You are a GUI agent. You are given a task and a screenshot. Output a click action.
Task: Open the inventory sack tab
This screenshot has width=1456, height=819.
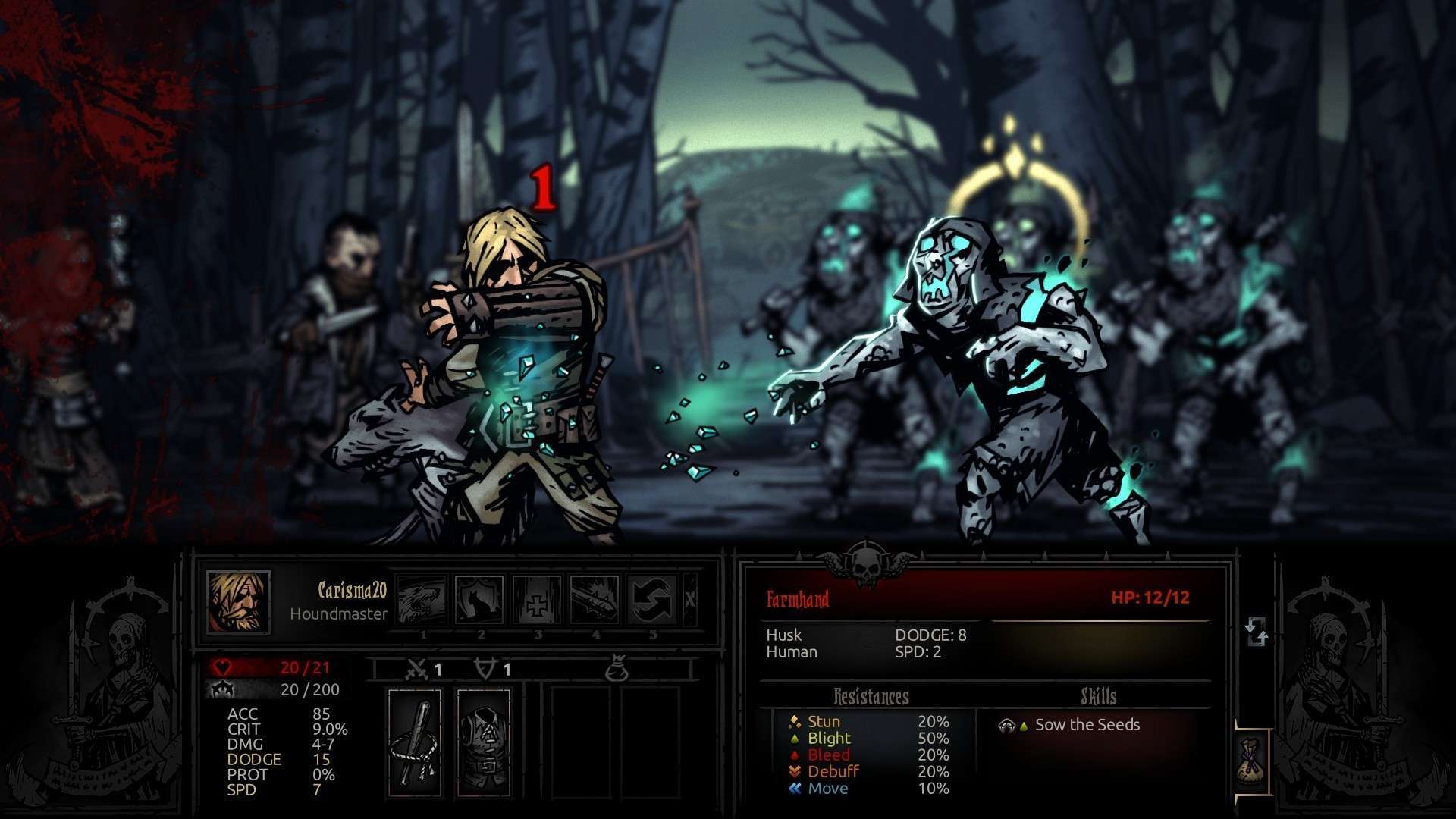(x=1253, y=761)
